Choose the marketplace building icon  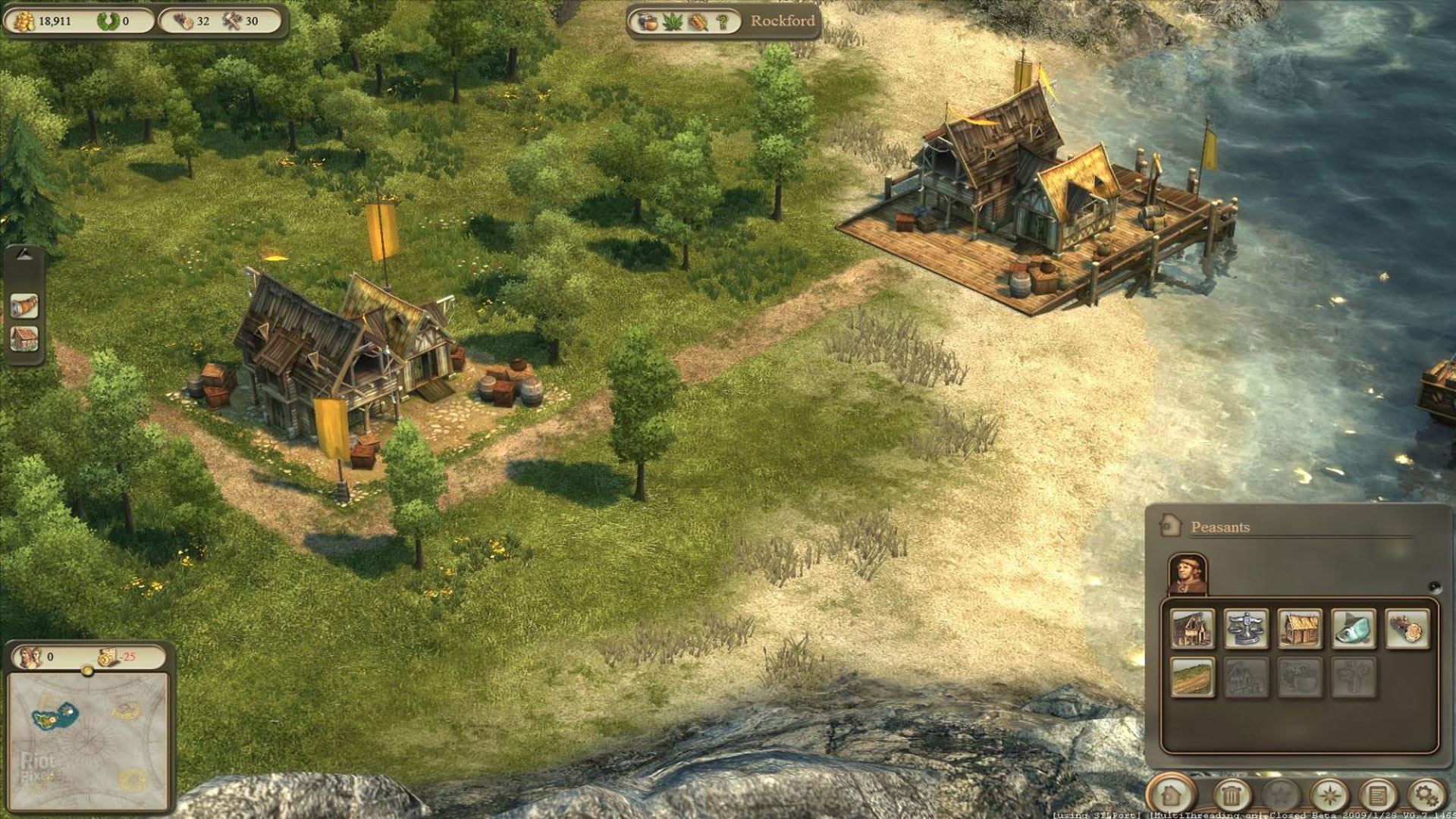(x=1192, y=629)
